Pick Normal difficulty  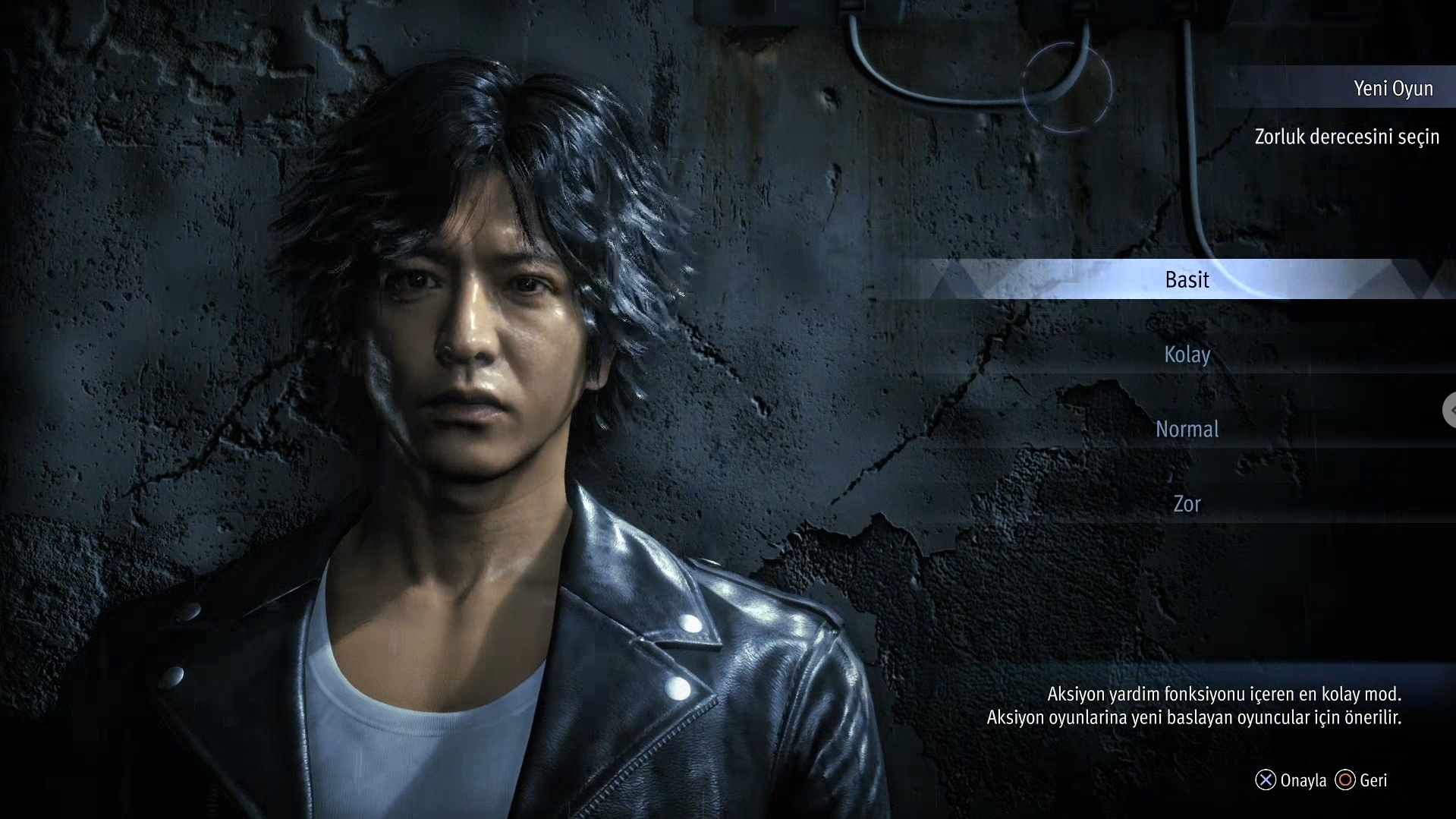(1187, 429)
